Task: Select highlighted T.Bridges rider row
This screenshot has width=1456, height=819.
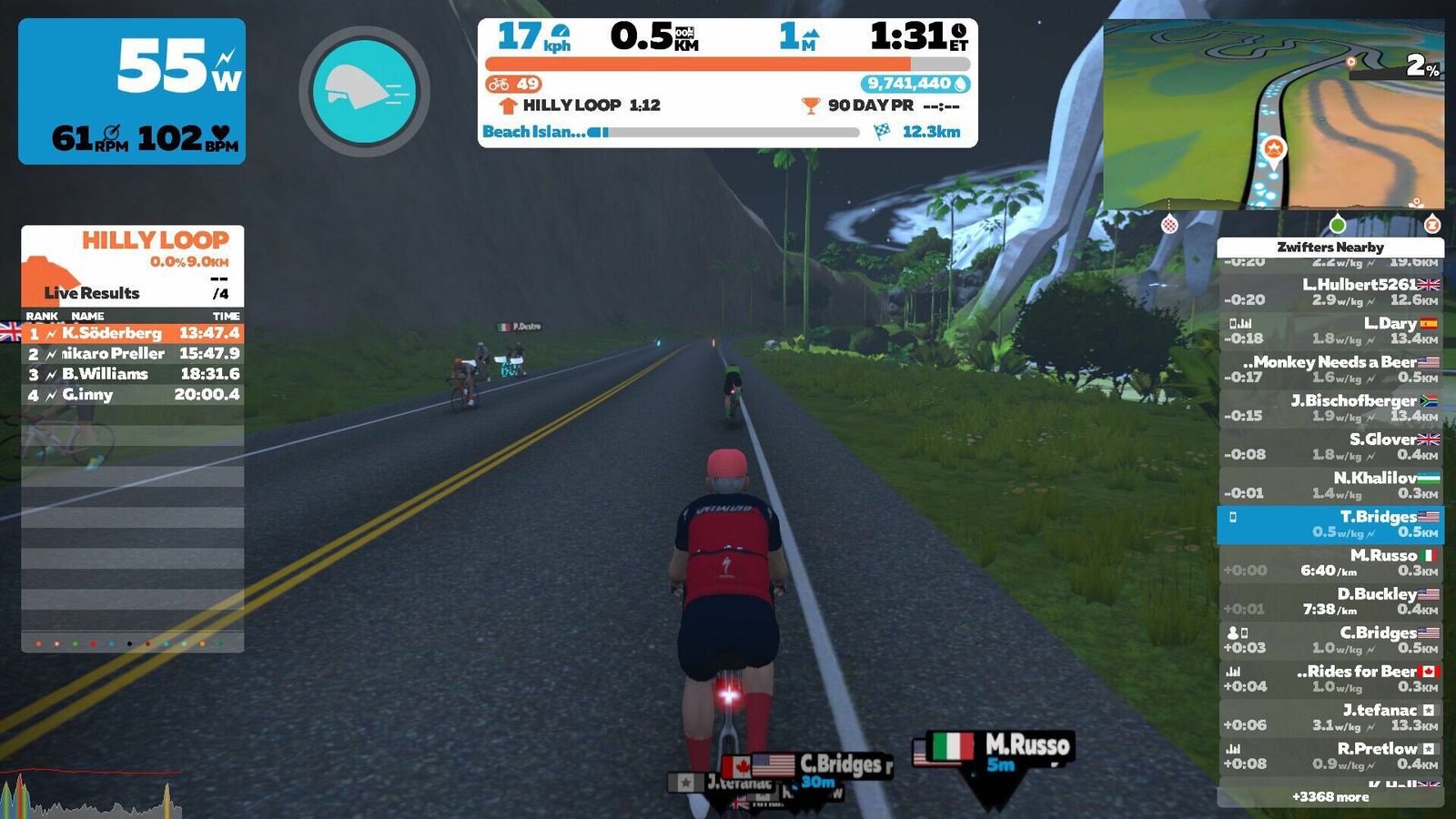Action: (x=1330, y=524)
